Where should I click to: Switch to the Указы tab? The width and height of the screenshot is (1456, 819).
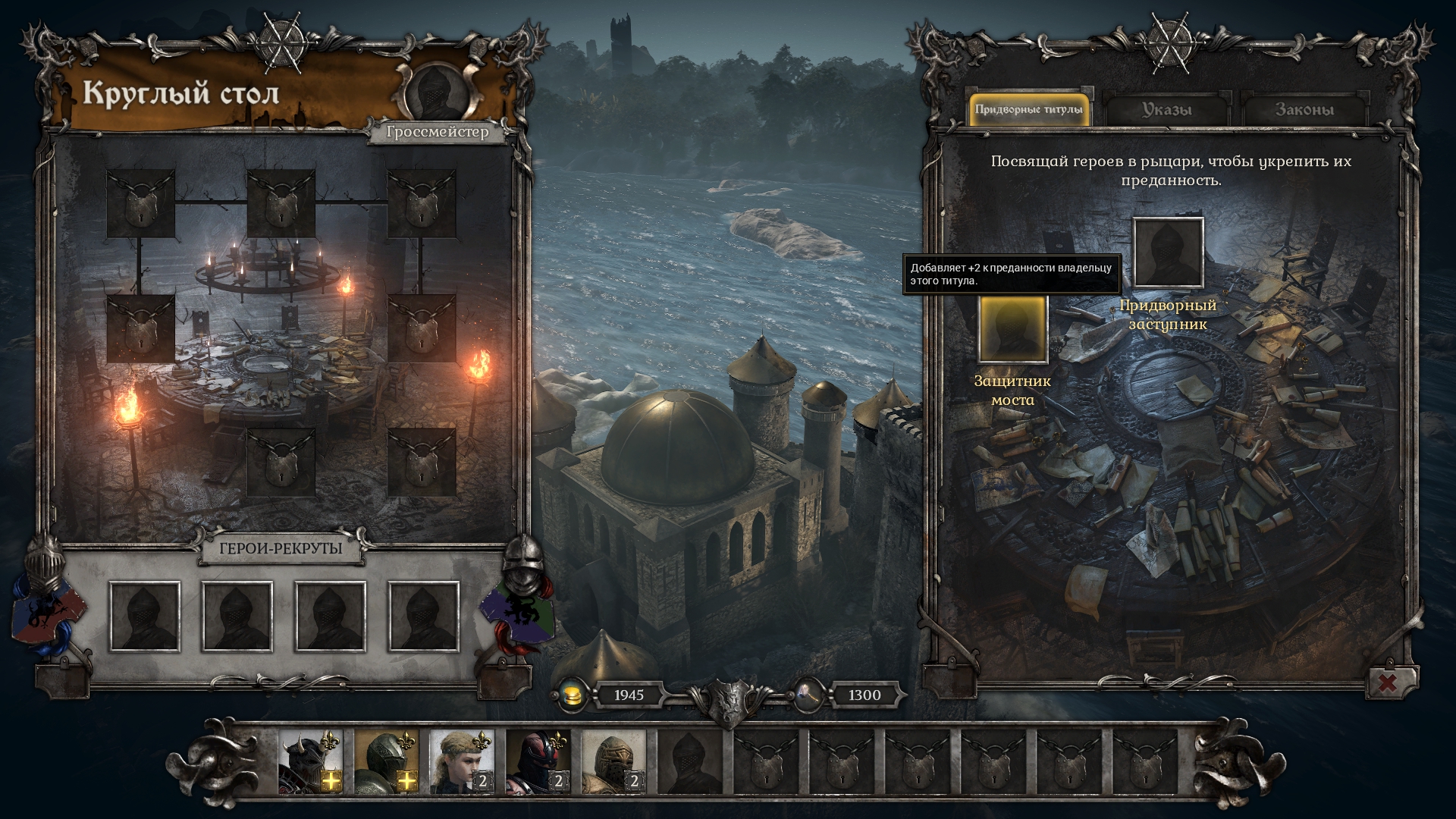tap(1166, 110)
